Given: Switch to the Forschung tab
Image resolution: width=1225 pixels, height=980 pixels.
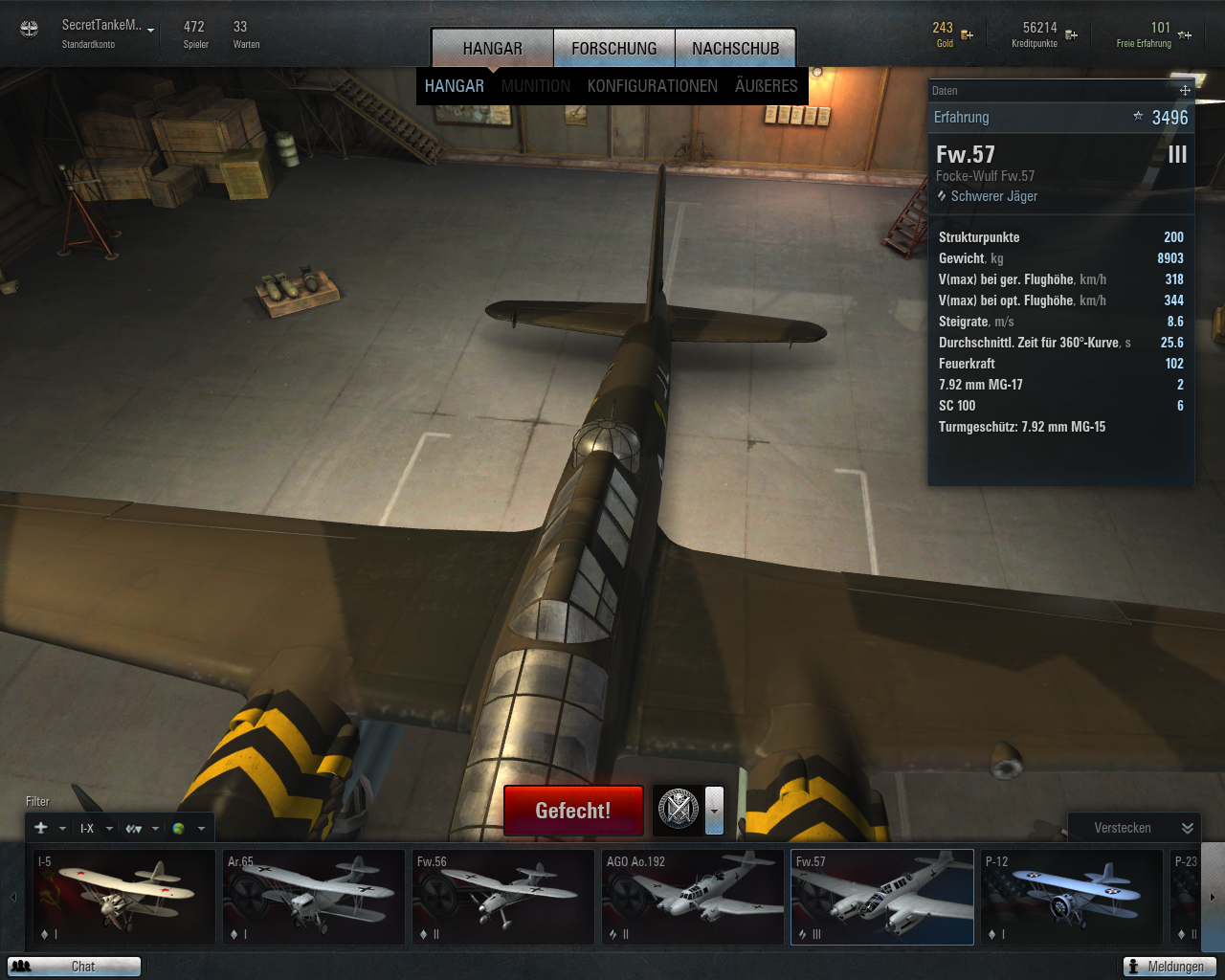Looking at the screenshot, I should 614,48.
